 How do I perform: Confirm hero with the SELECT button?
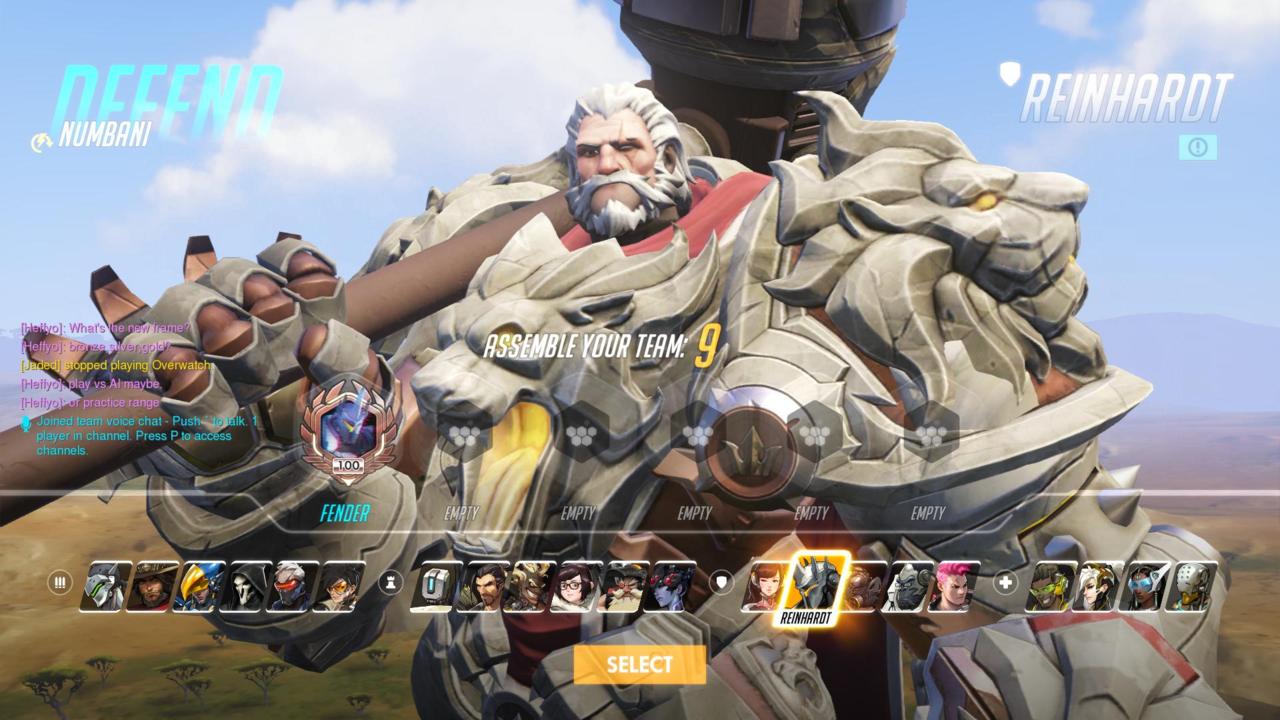pos(639,665)
